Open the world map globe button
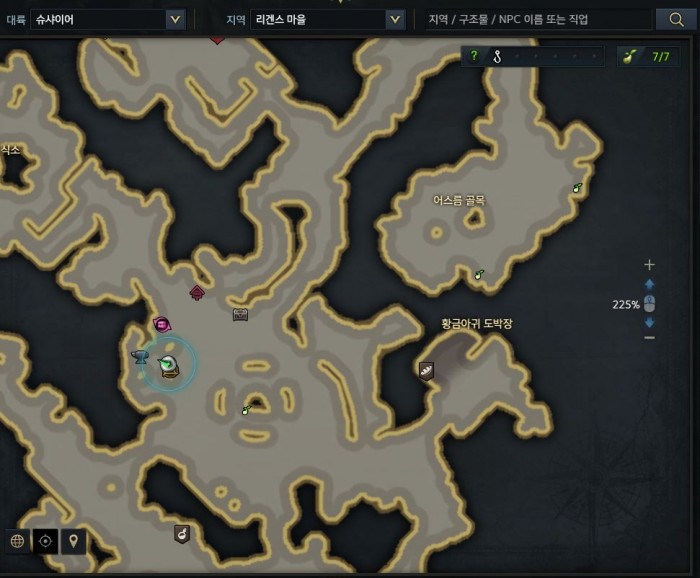700x578 pixels. coord(17,541)
